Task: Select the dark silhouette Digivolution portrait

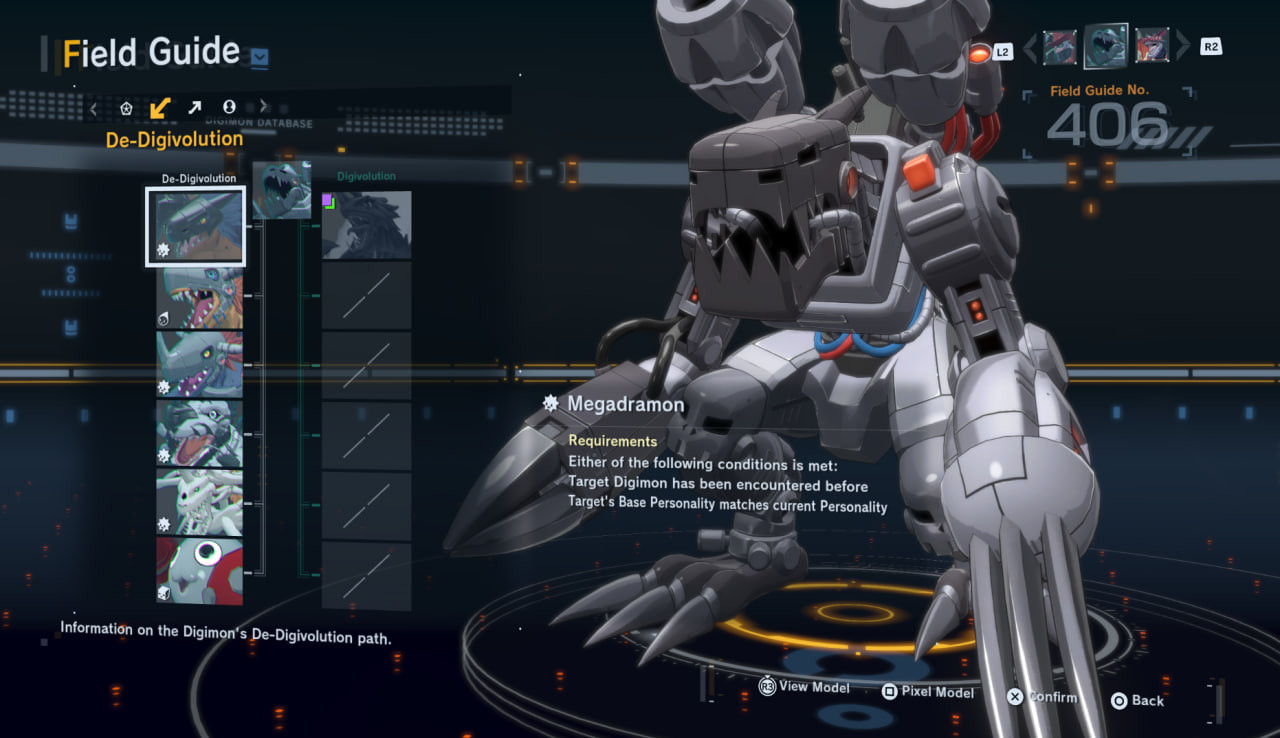Action: point(366,225)
